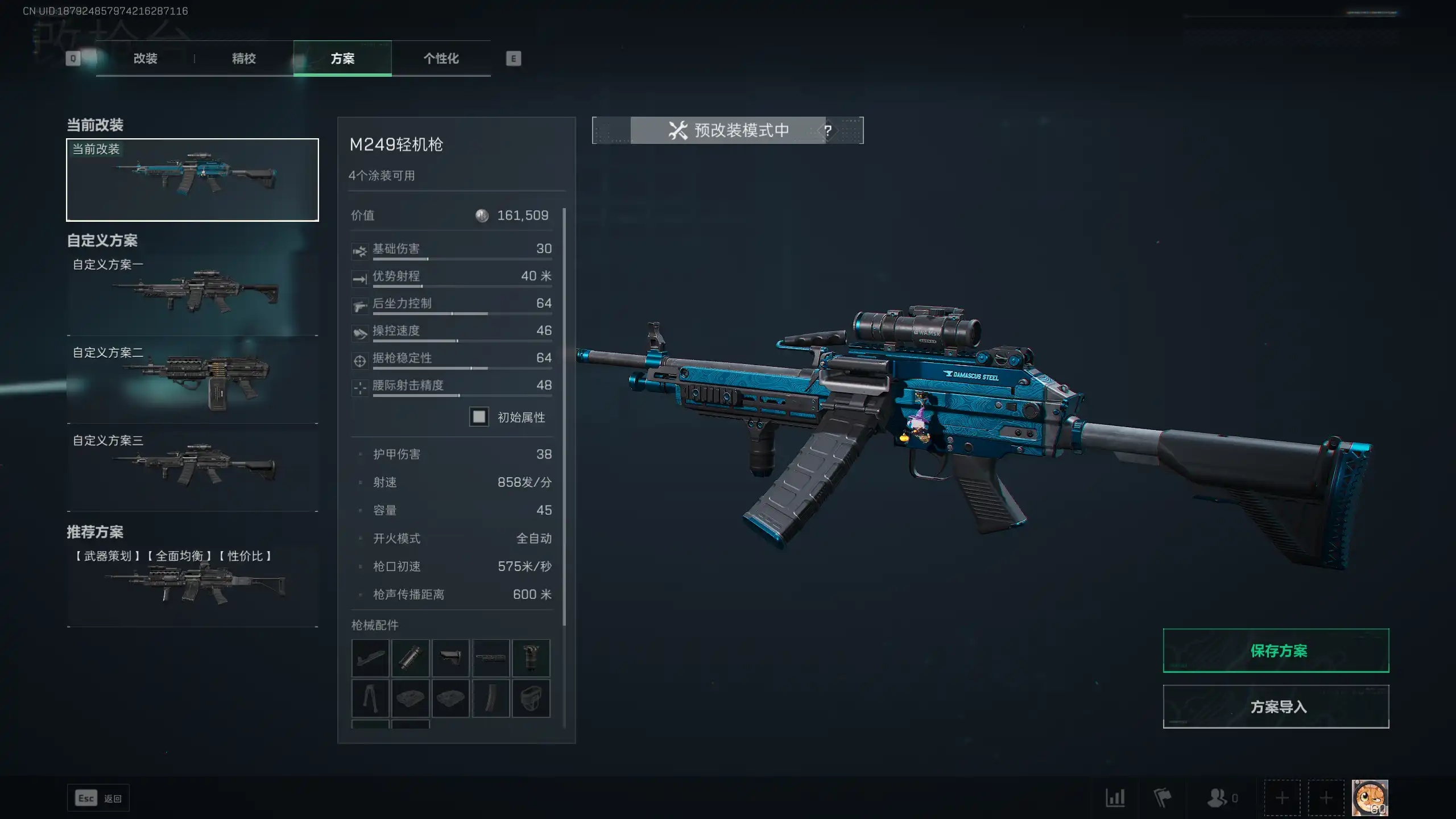Select the 当前改装 weapon preview

tap(192, 180)
